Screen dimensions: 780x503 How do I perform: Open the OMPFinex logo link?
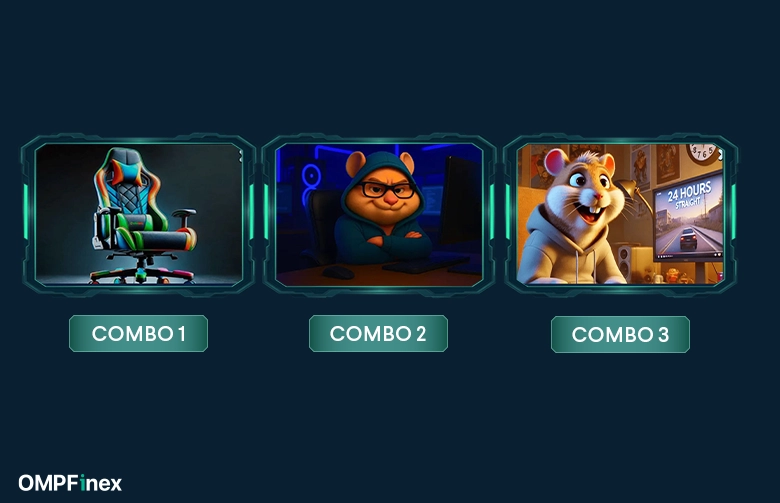tap(70, 483)
